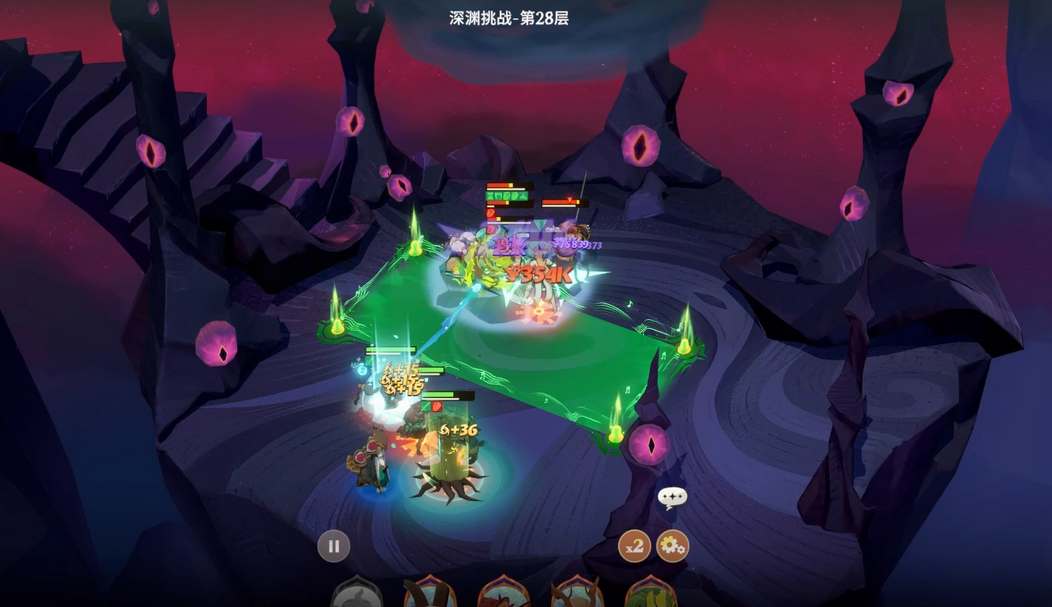The width and height of the screenshot is (1052, 607).
Task: Open the chat speech bubble
Action: (672, 497)
